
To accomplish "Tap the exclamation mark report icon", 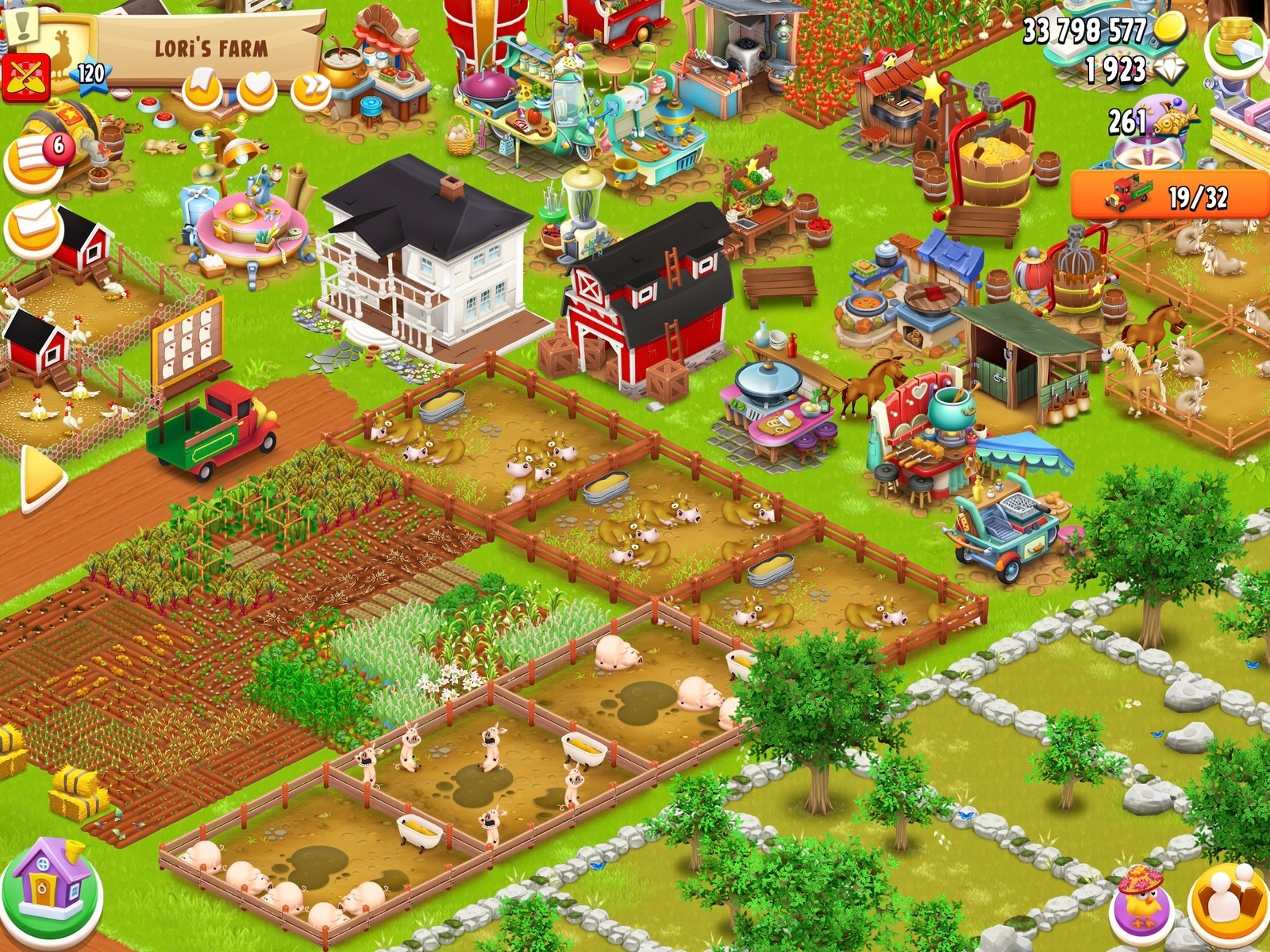I will click(23, 21).
